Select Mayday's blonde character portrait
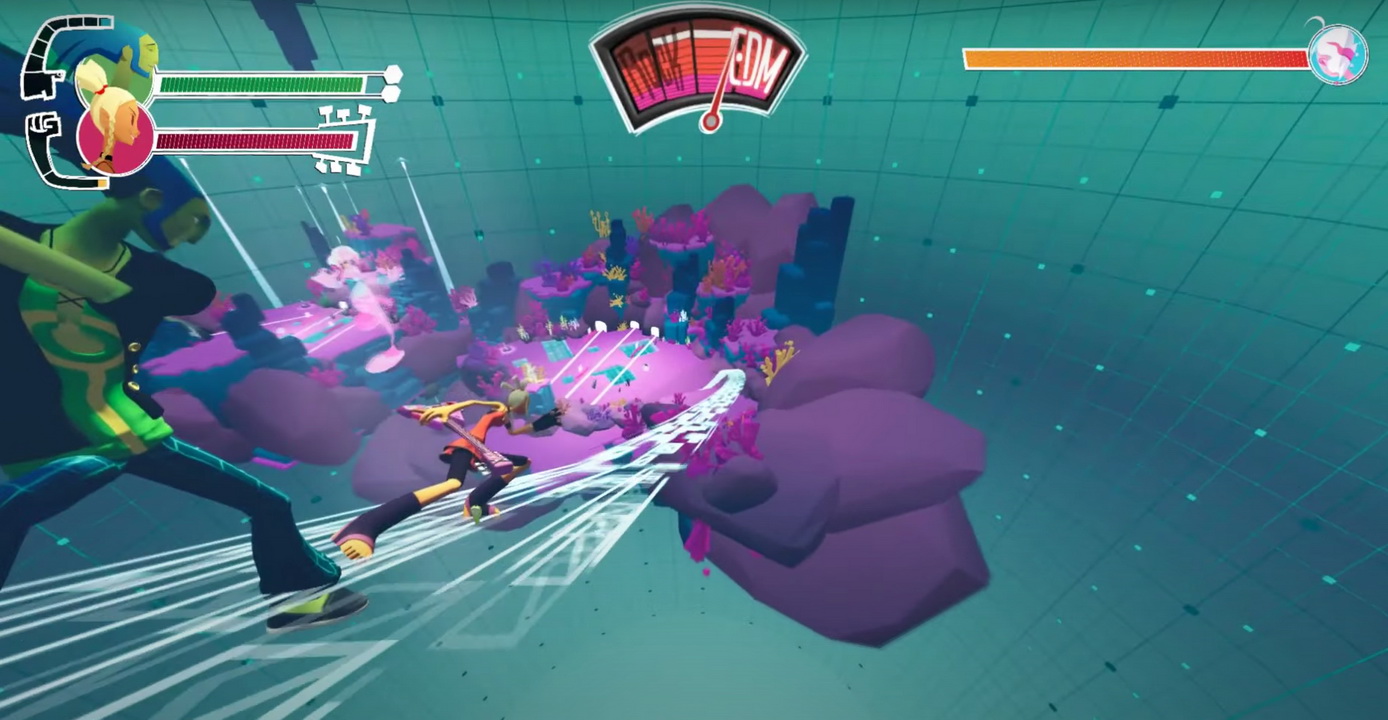The image size is (1388, 720). (114, 130)
